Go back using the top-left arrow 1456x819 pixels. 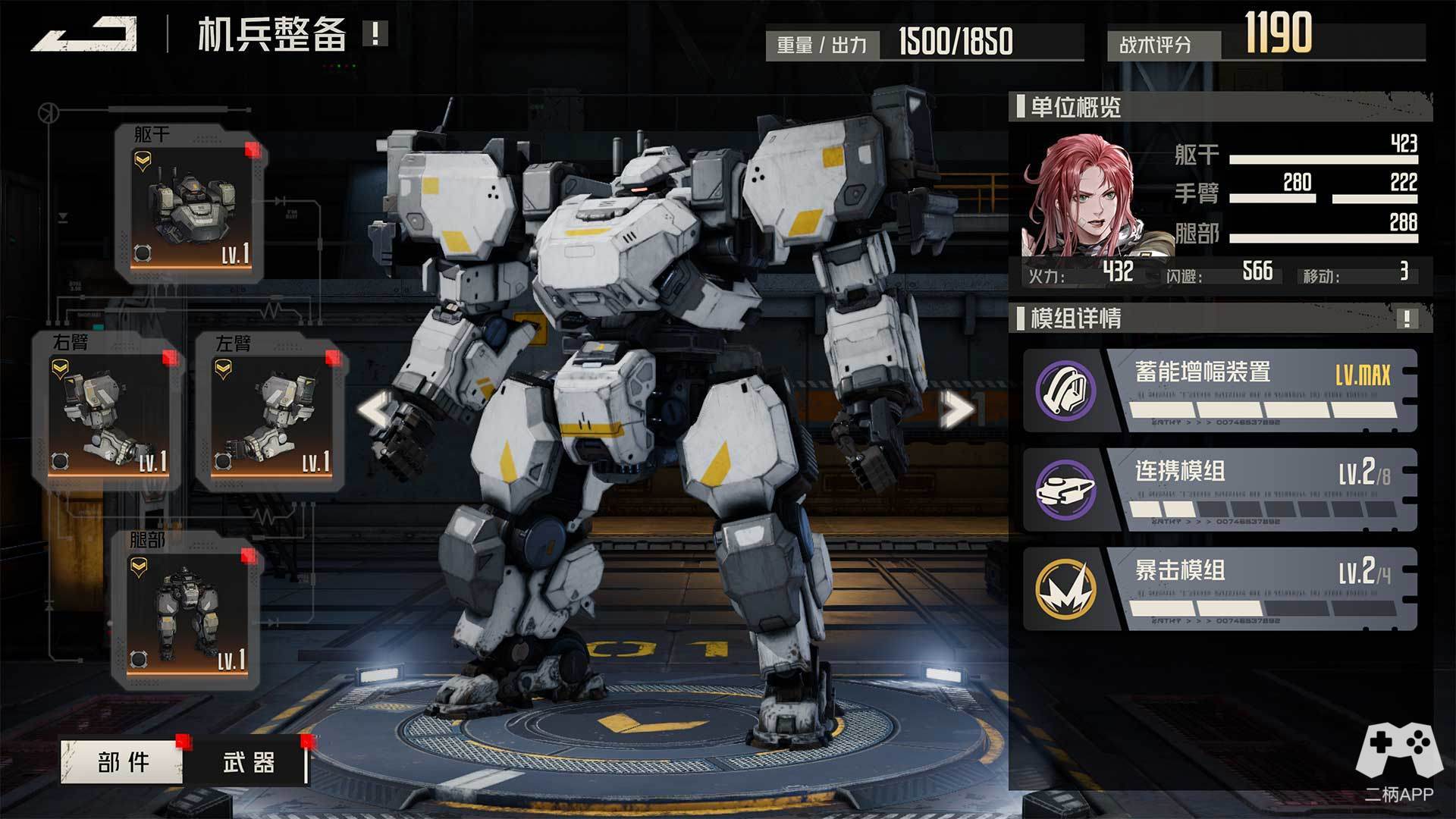(85, 36)
